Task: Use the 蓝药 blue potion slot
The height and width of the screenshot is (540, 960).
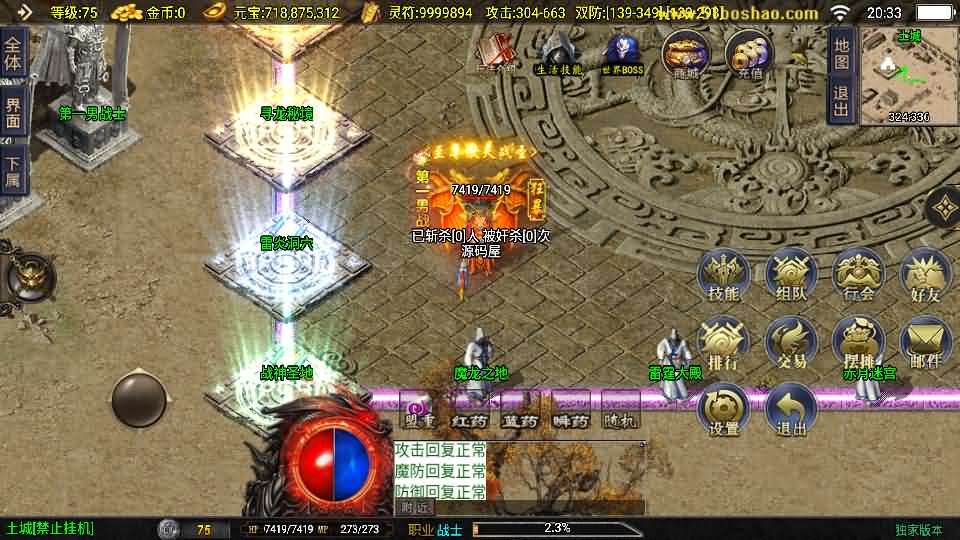Action: click(519, 414)
